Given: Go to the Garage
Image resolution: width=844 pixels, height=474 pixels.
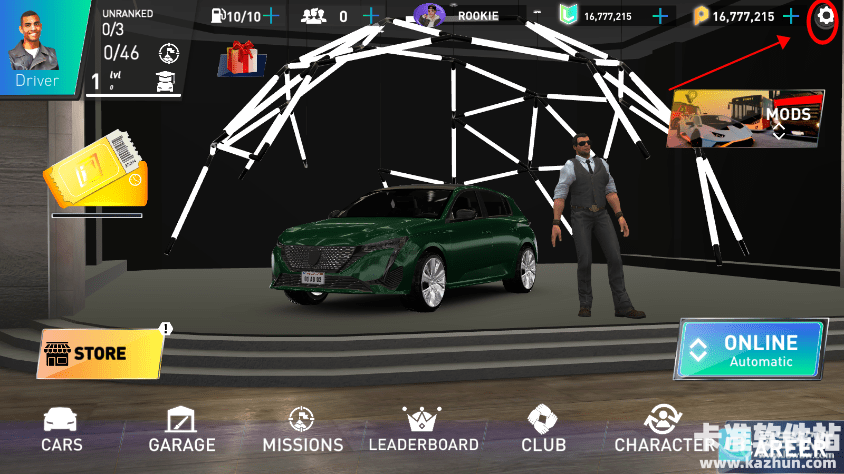Looking at the screenshot, I should pyautogui.click(x=182, y=430).
